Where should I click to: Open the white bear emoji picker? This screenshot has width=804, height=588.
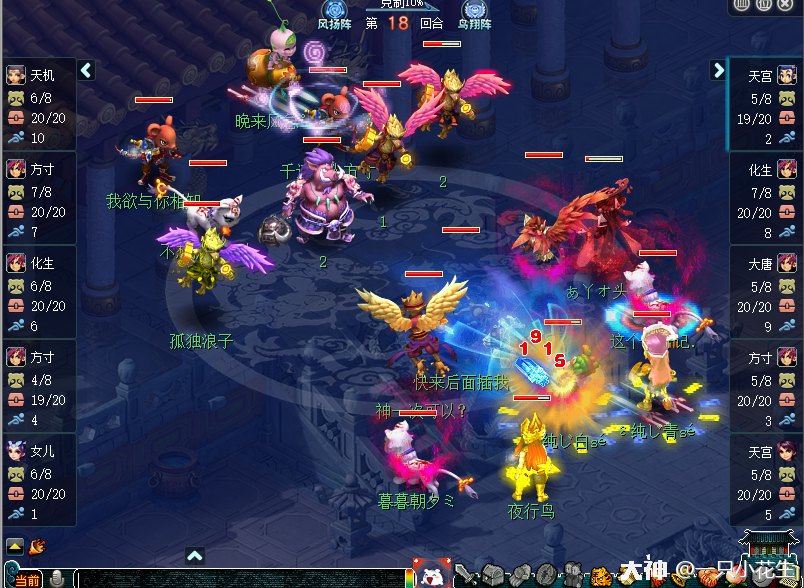(x=431, y=574)
